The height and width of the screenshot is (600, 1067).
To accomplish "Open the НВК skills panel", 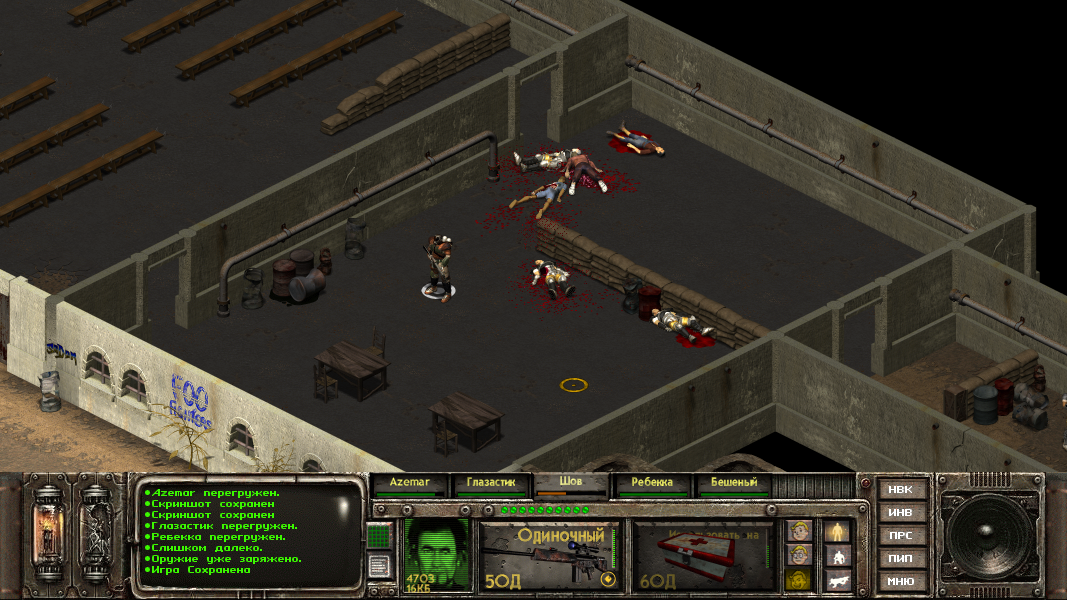I will click(900, 490).
